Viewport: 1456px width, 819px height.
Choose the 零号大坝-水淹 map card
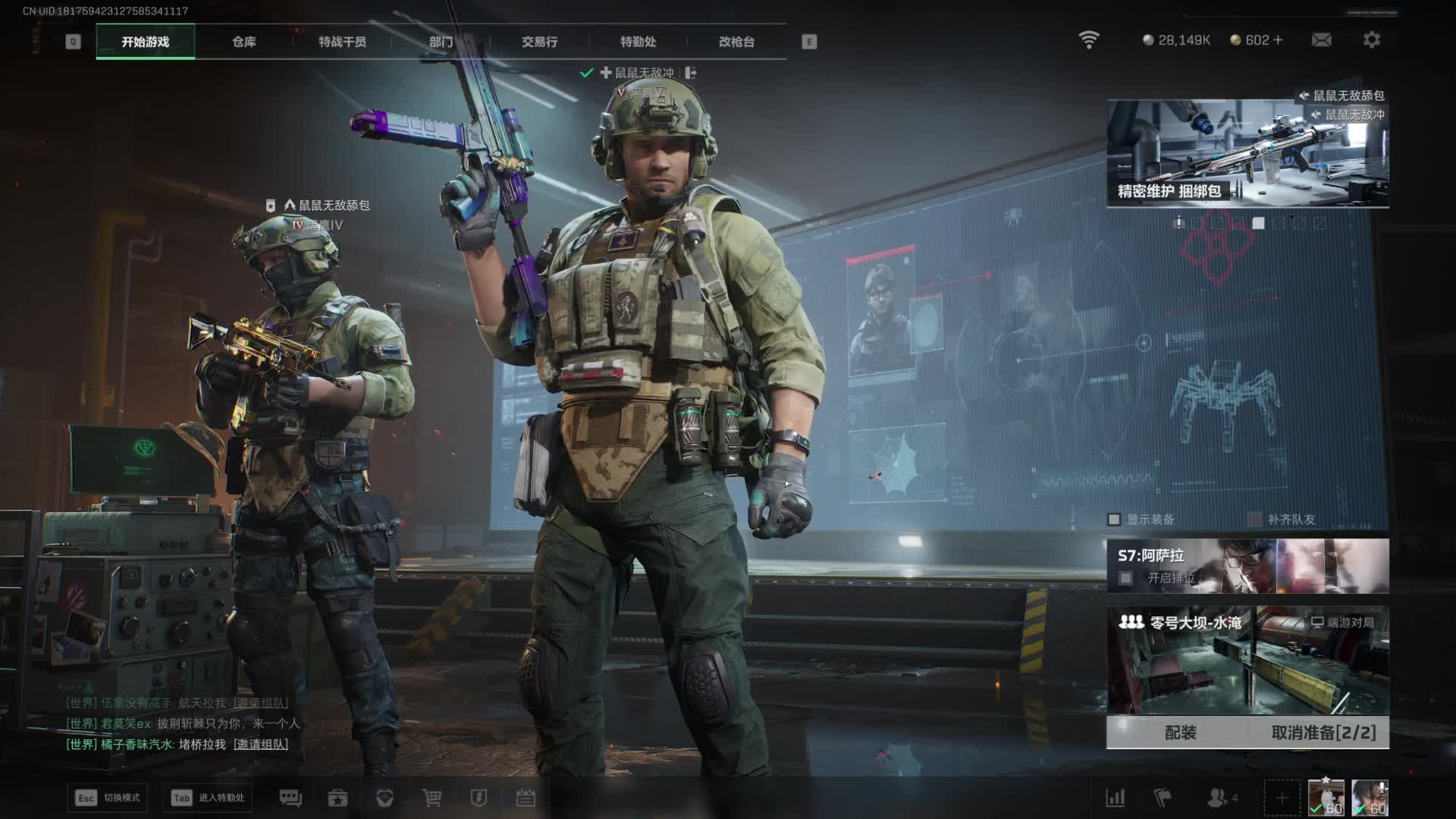tap(1247, 660)
